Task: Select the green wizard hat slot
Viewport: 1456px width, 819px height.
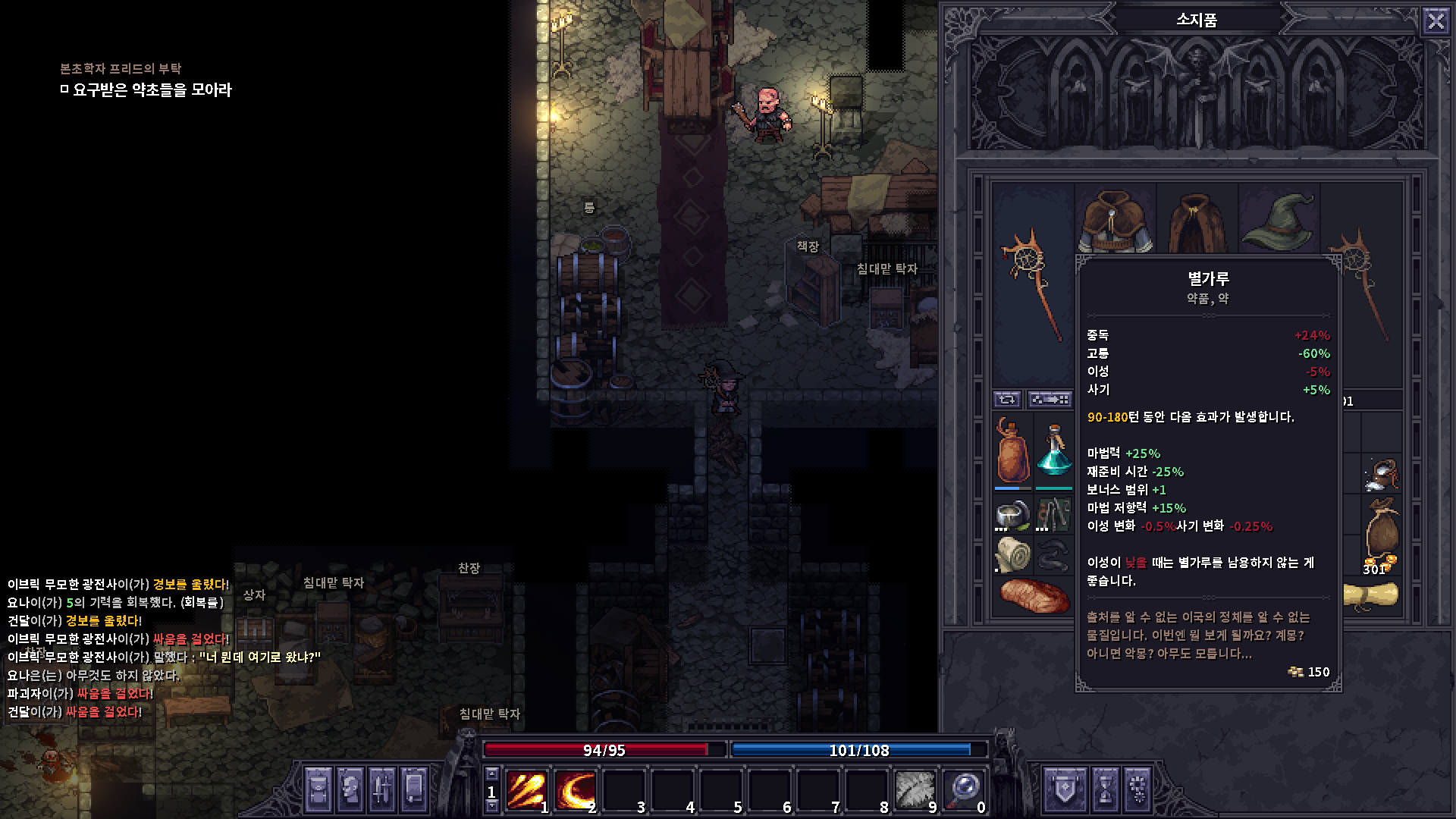Action: (x=1279, y=220)
